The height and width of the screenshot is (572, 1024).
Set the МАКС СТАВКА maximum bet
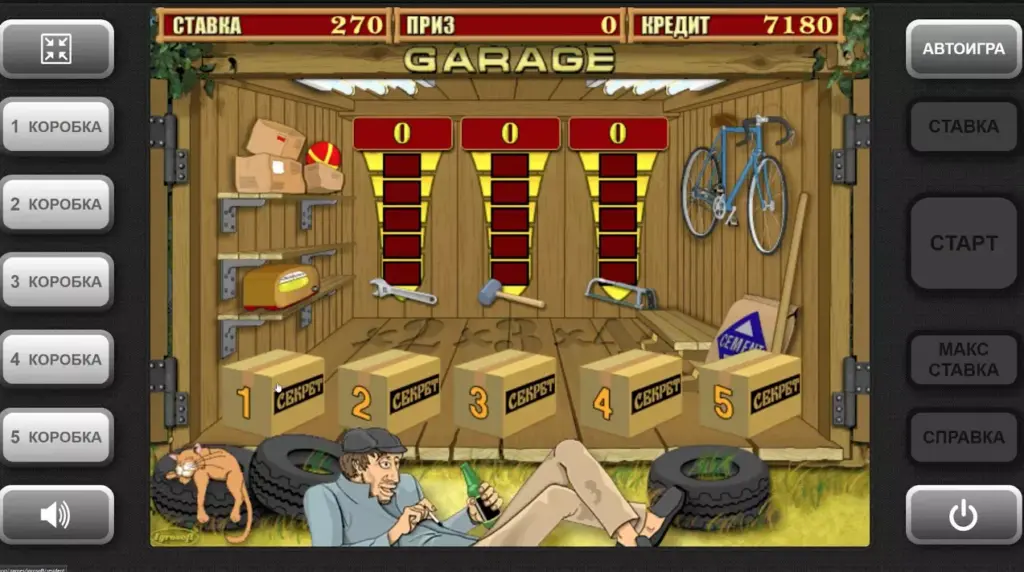[x=963, y=359]
